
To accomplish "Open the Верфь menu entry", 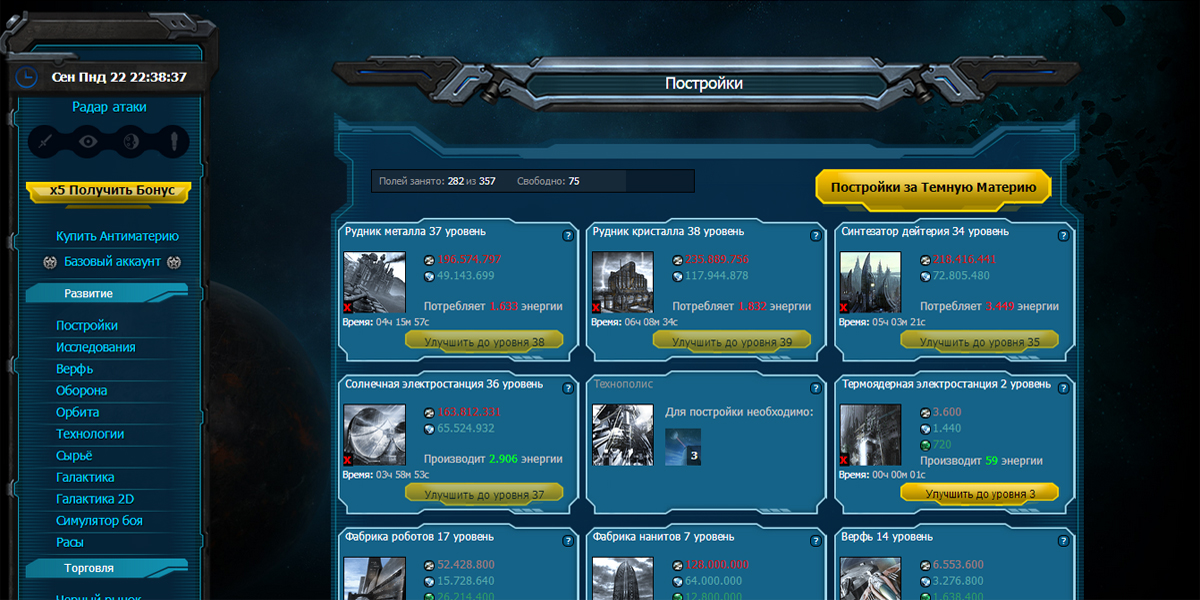I will click(x=75, y=369).
